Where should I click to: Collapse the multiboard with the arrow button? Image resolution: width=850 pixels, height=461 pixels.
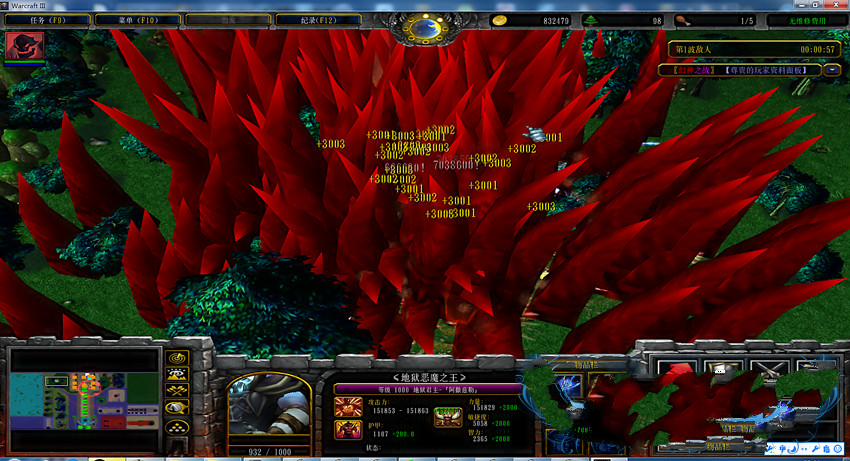pyautogui.click(x=832, y=70)
